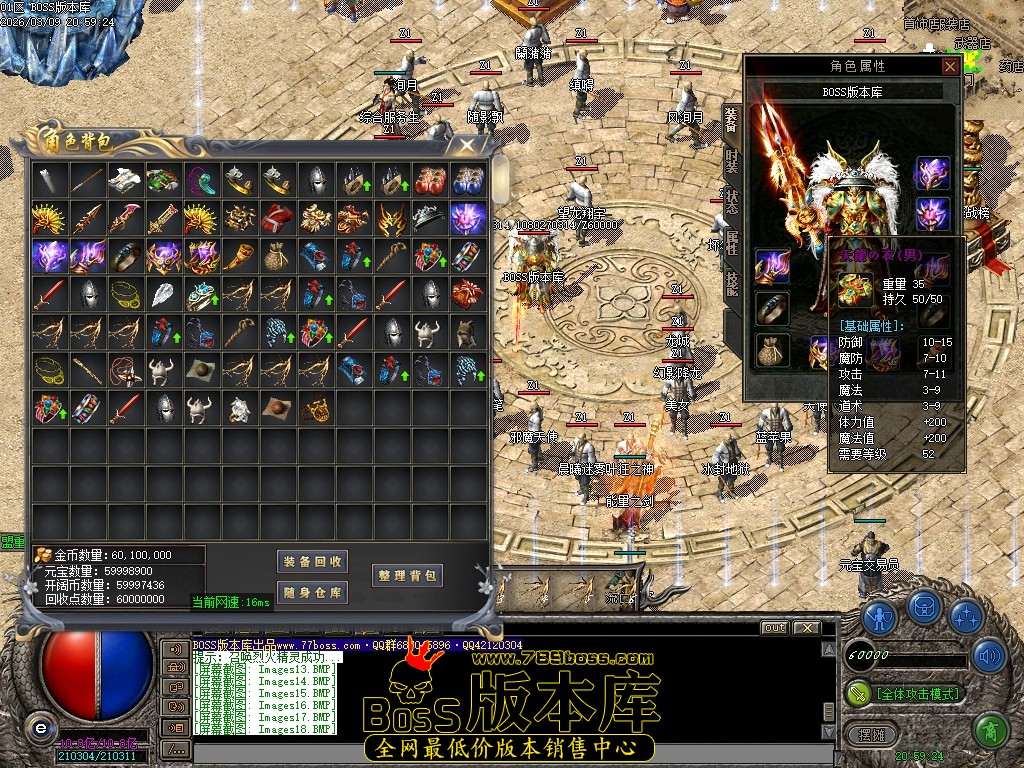Viewport: 1024px width, 768px height.
Task: Show the 属性 attributes tab
Action: click(731, 240)
